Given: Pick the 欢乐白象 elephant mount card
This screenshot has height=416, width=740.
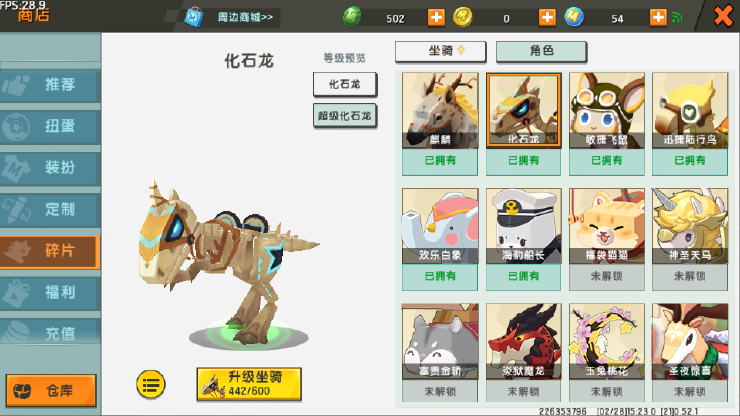Looking at the screenshot, I should pyautogui.click(x=440, y=237).
